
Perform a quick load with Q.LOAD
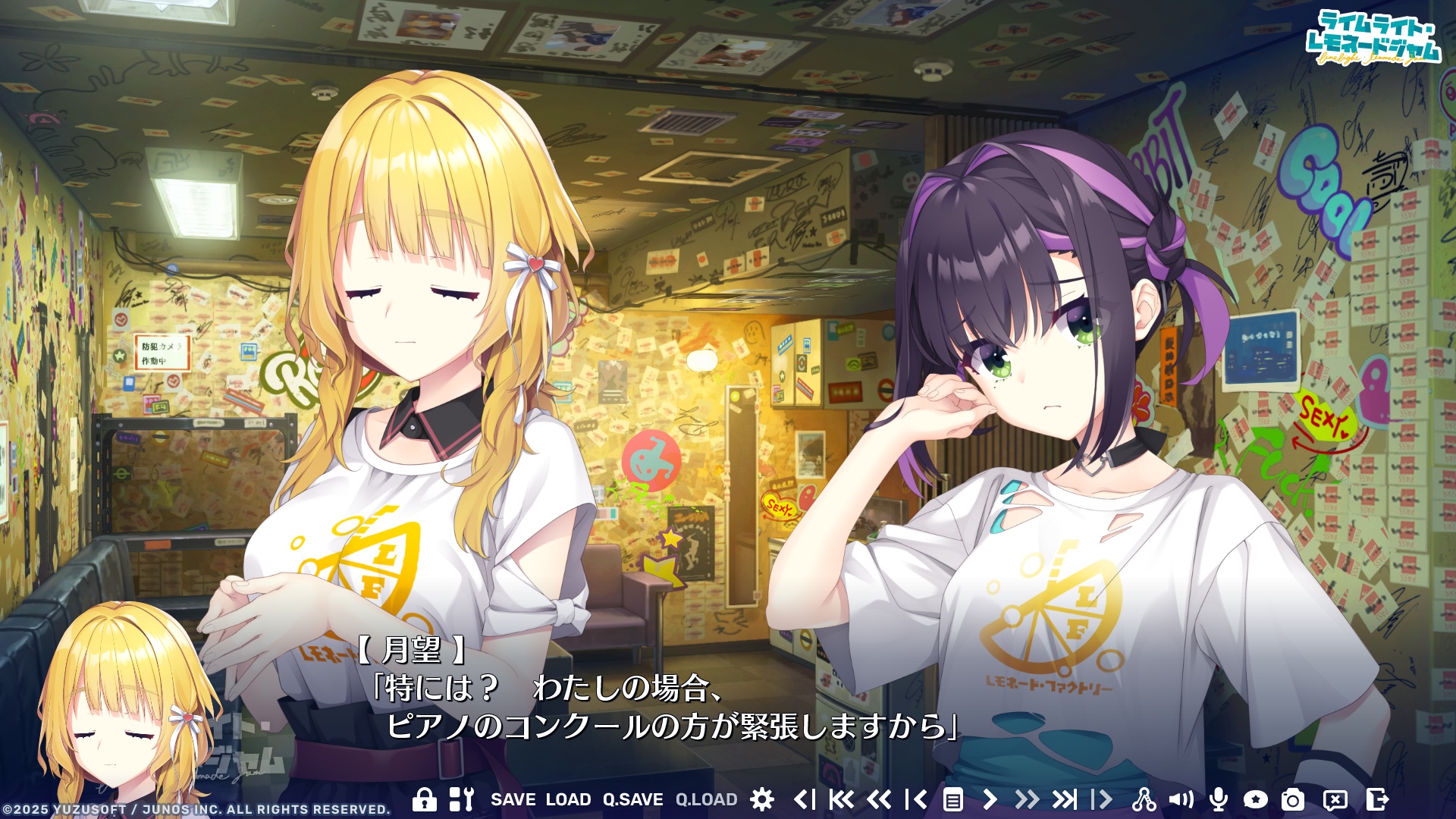tap(707, 798)
